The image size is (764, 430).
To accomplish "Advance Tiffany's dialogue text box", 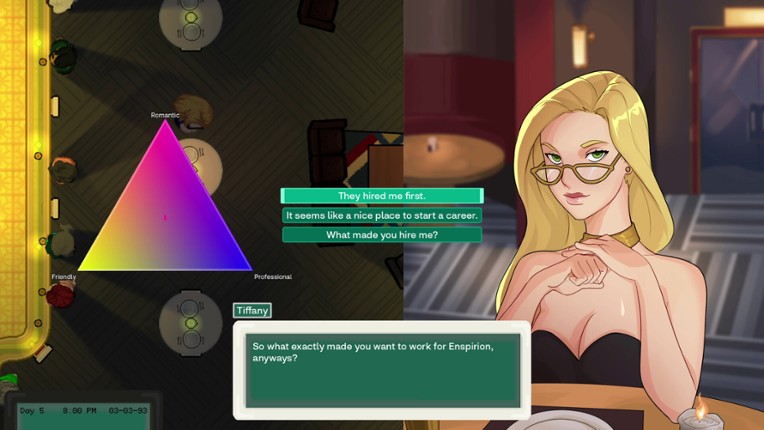I will pyautogui.click(x=382, y=370).
